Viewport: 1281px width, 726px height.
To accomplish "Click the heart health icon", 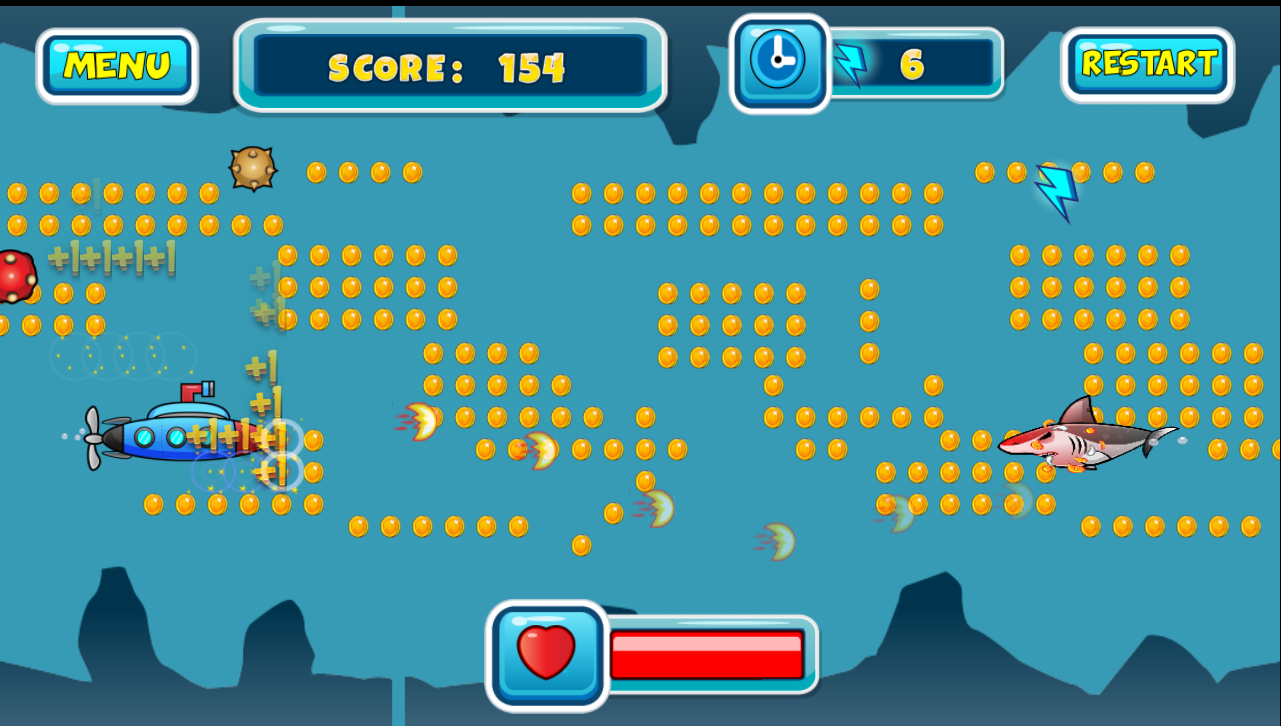I will 545,653.
